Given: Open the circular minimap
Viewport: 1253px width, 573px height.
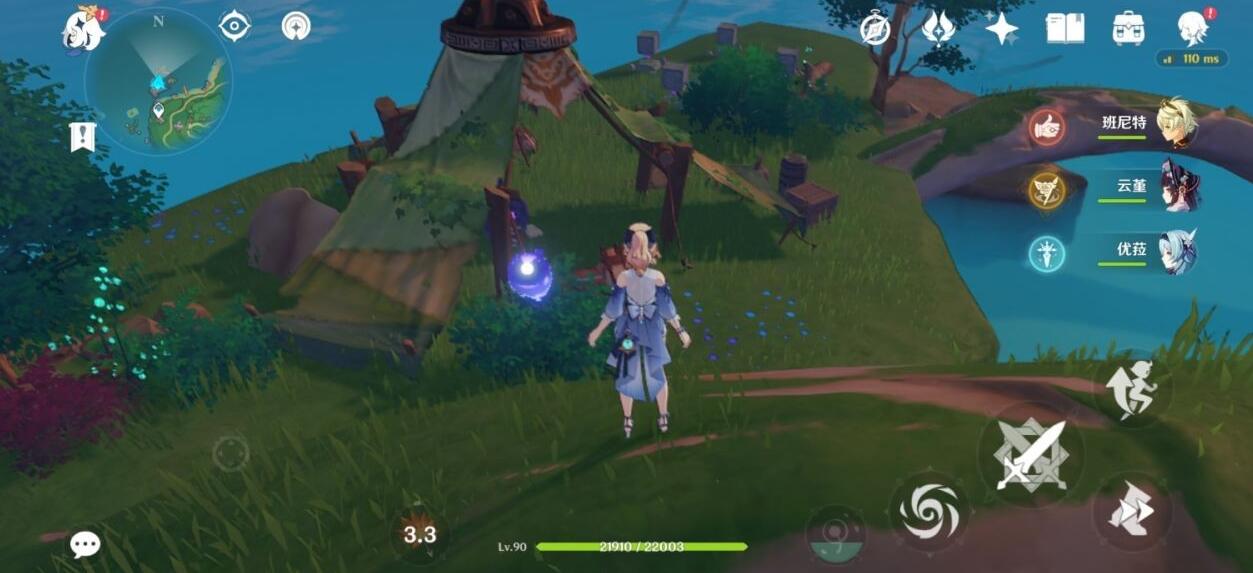Looking at the screenshot, I should pyautogui.click(x=158, y=82).
